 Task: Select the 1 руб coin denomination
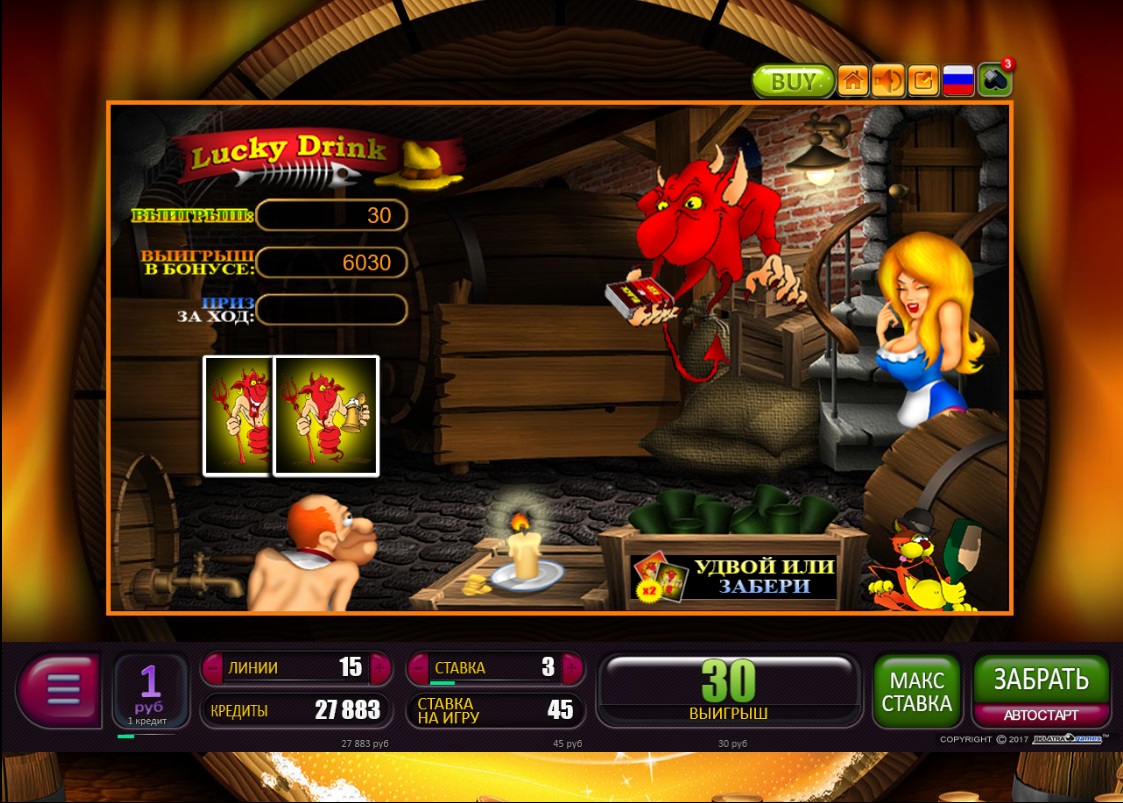click(x=150, y=689)
